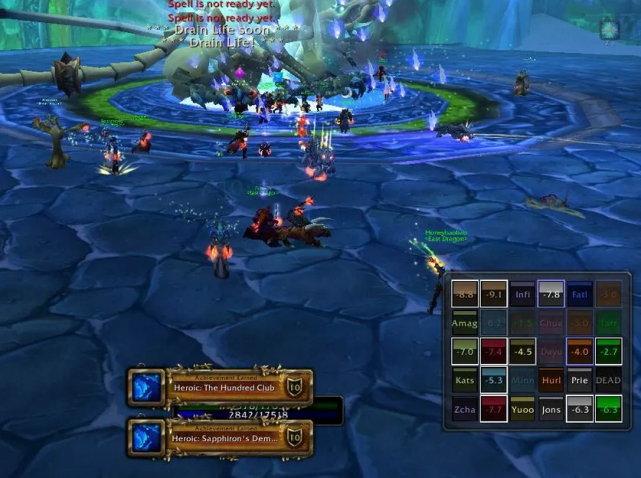Image resolution: width=641 pixels, height=478 pixels.
Task: Click the Heroic: Sapphiron's Demise achievement alert
Action: coord(220,436)
